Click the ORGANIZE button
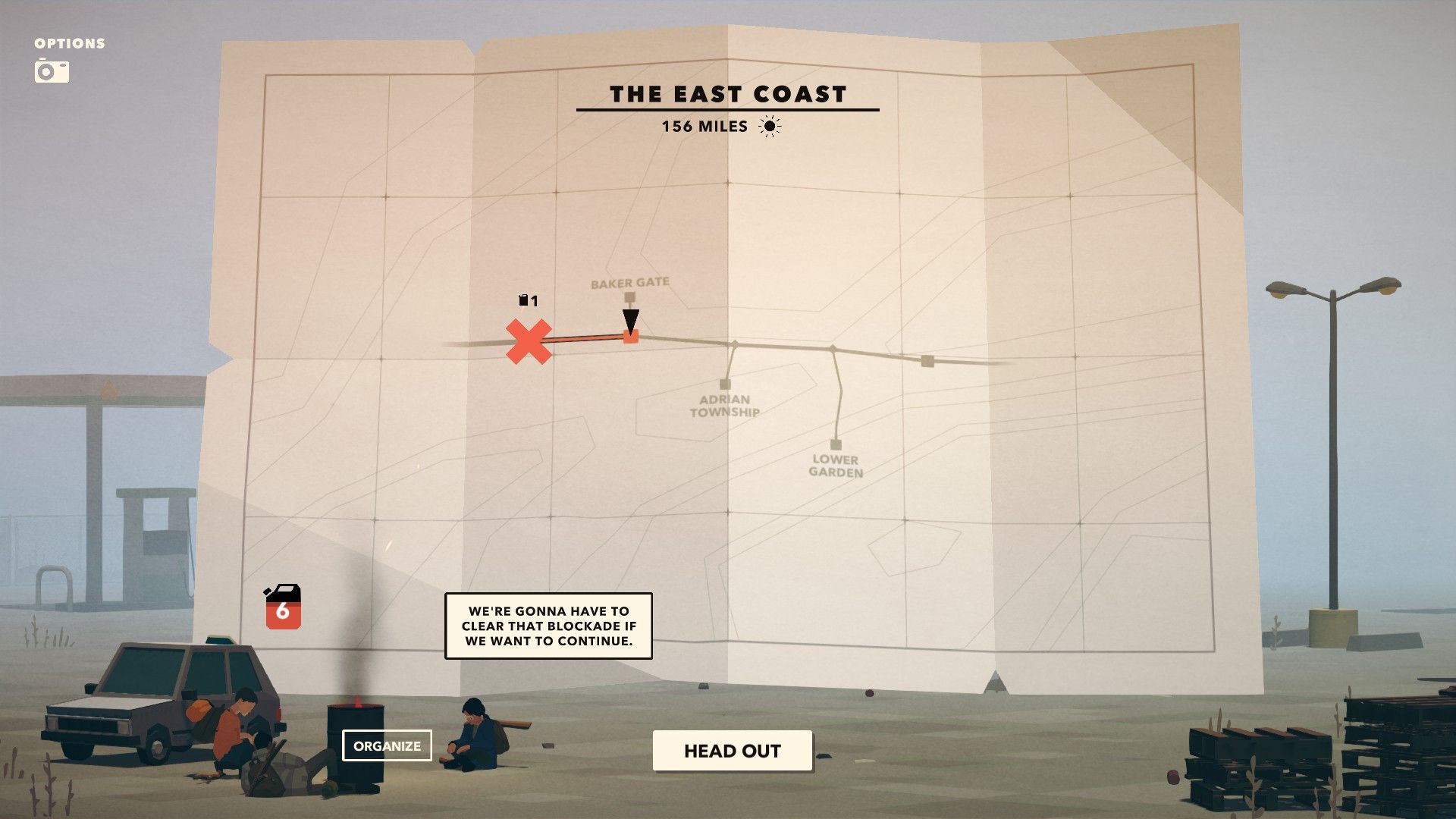The image size is (1456, 819). coord(388,746)
